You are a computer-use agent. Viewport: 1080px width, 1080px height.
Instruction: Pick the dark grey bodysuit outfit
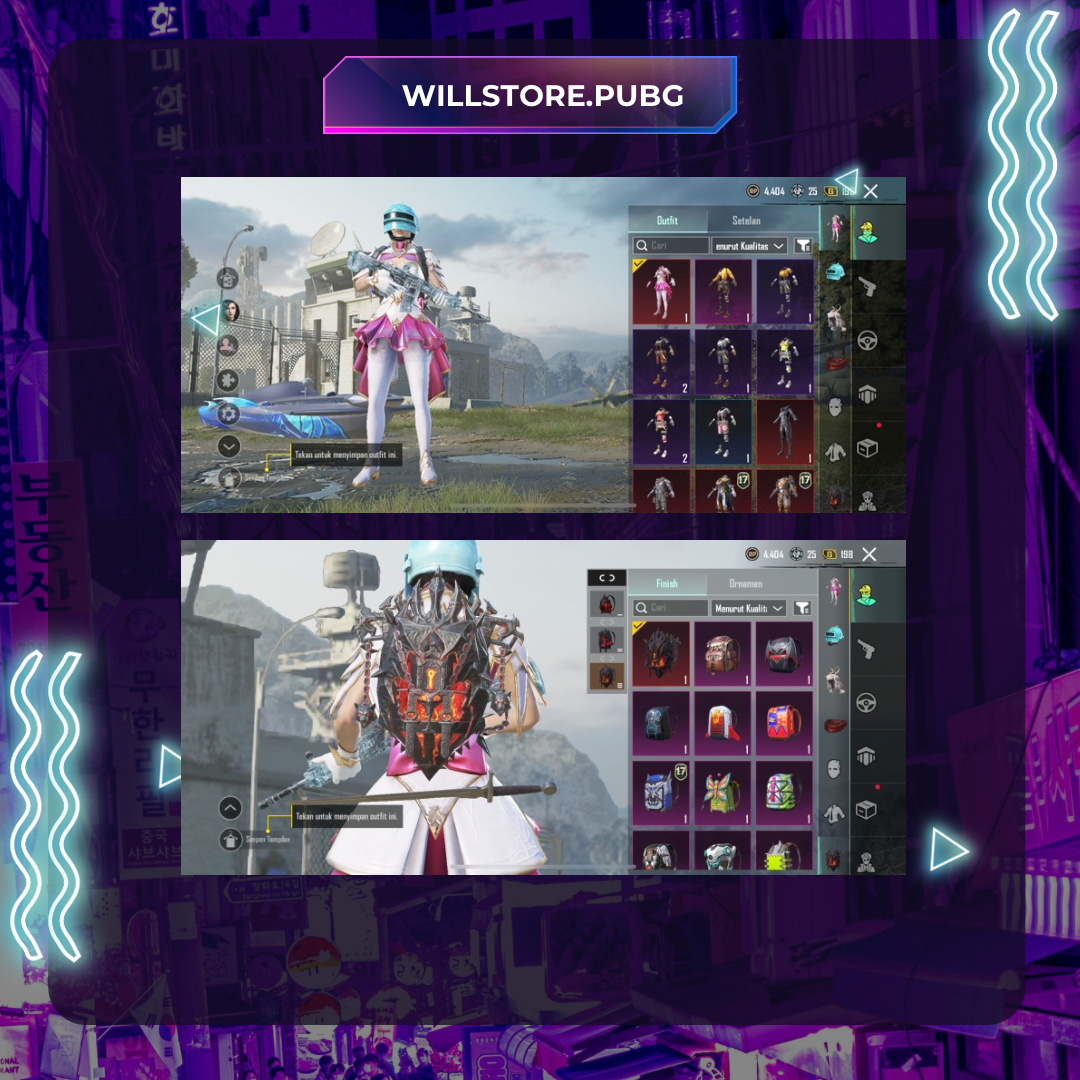click(785, 432)
